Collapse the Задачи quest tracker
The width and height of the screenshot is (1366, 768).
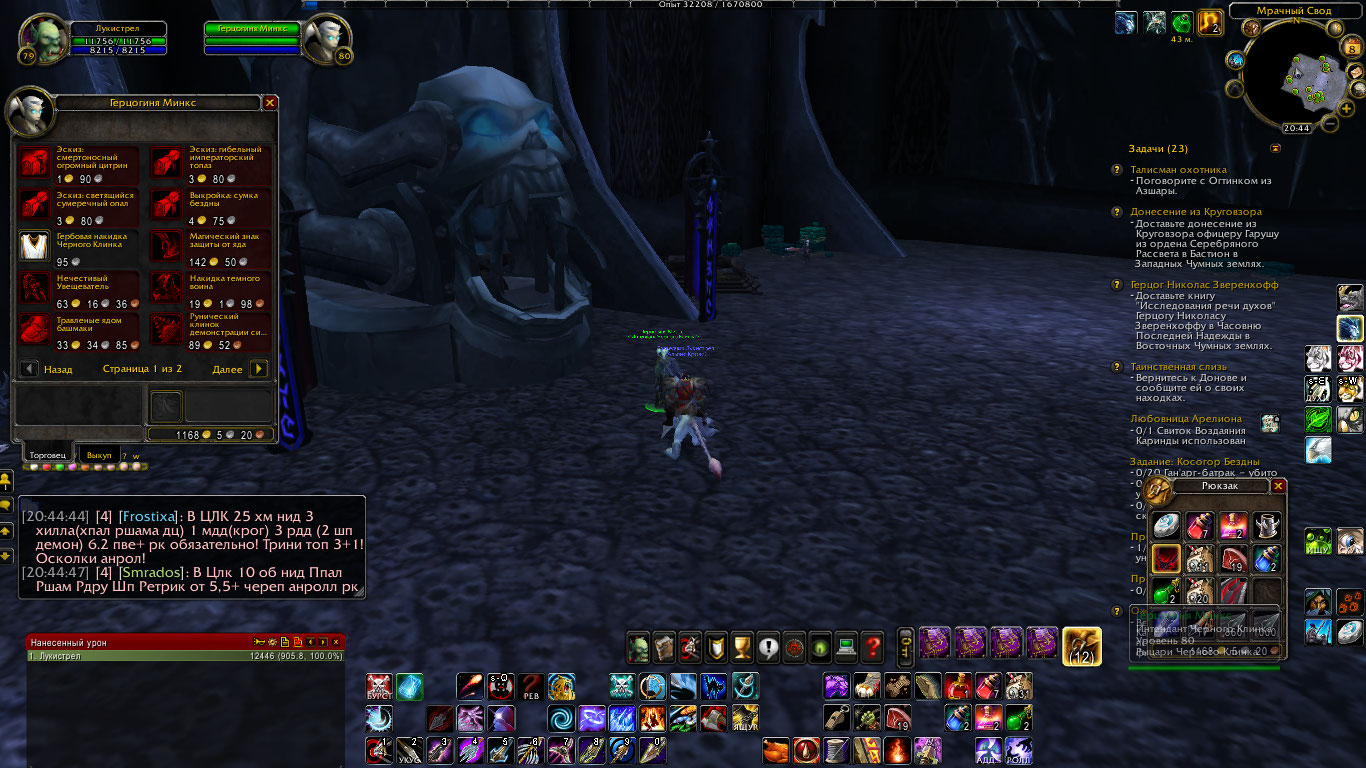click(x=1275, y=148)
